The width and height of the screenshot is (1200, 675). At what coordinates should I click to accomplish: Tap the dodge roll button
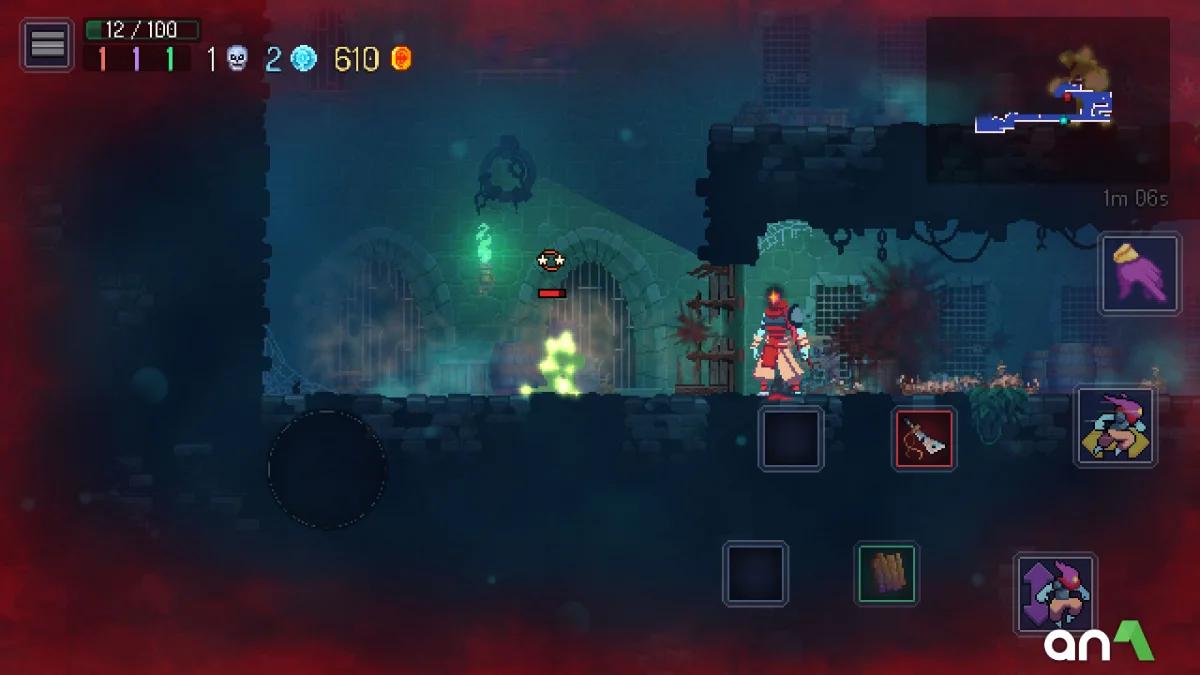pyautogui.click(x=1115, y=427)
